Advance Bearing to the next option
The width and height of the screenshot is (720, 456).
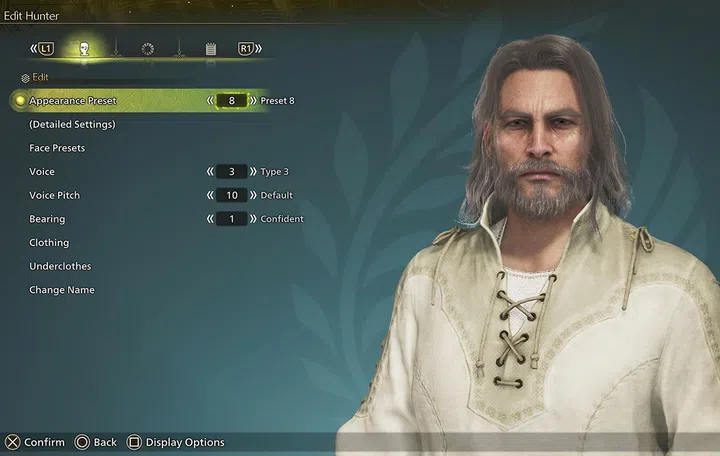(x=253, y=219)
